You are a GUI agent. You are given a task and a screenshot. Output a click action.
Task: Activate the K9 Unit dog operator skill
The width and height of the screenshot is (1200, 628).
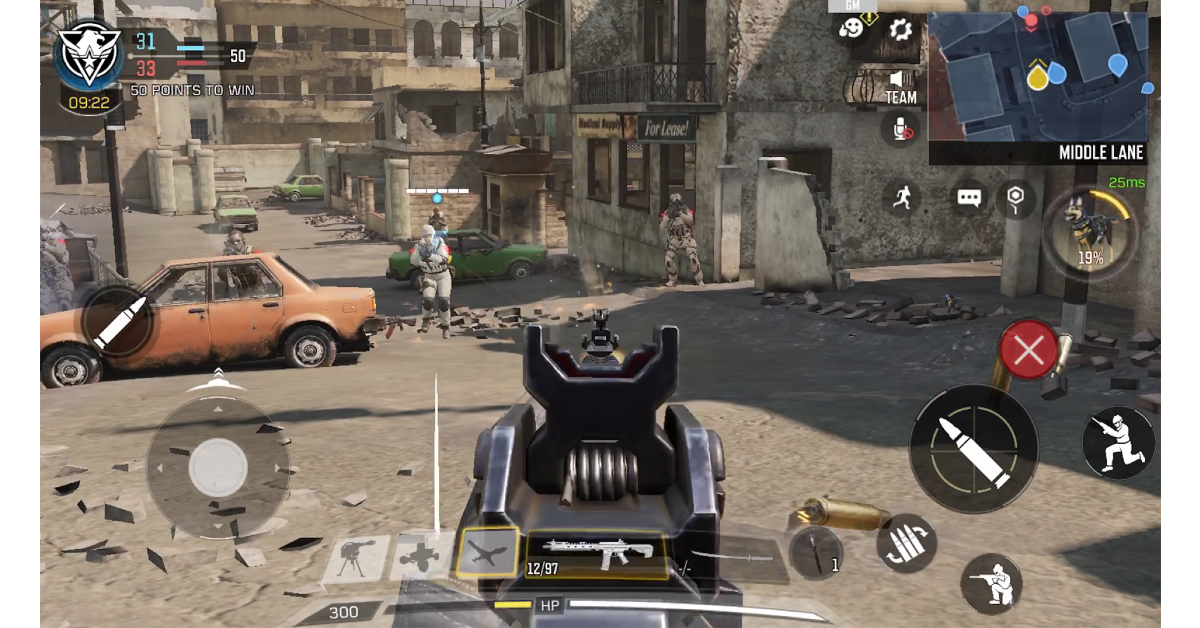1089,232
